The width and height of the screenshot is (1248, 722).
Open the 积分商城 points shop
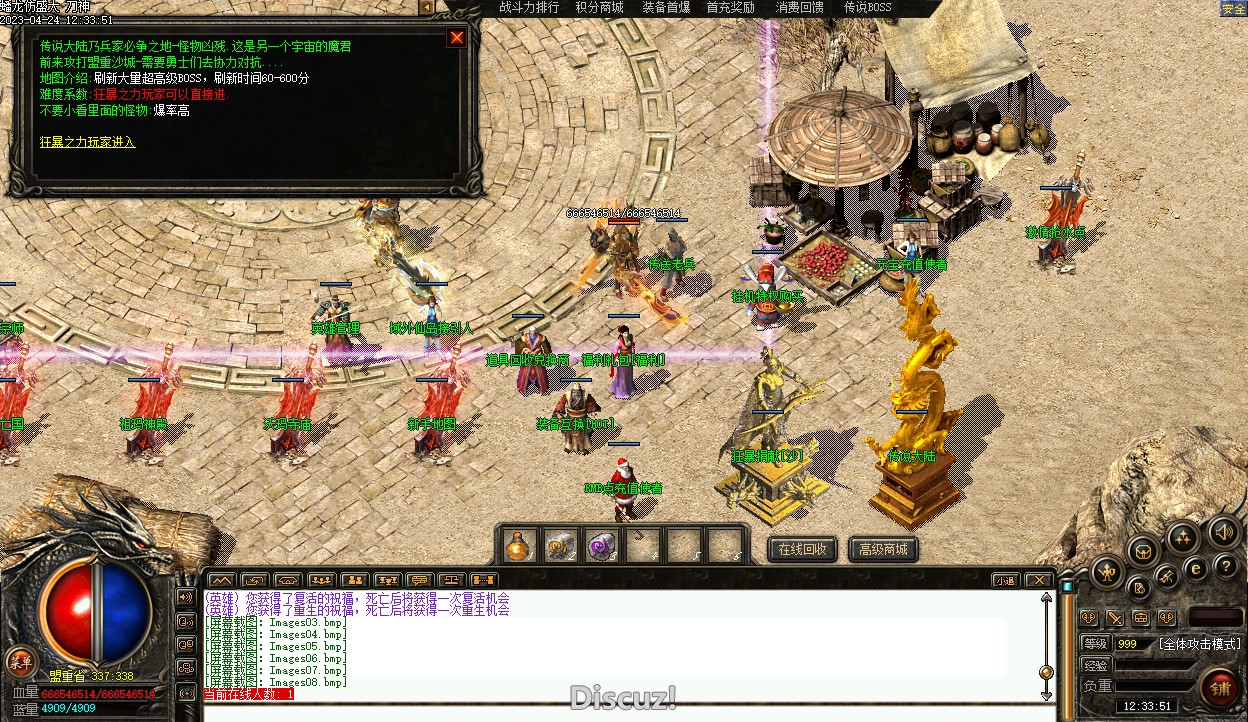coord(599,8)
